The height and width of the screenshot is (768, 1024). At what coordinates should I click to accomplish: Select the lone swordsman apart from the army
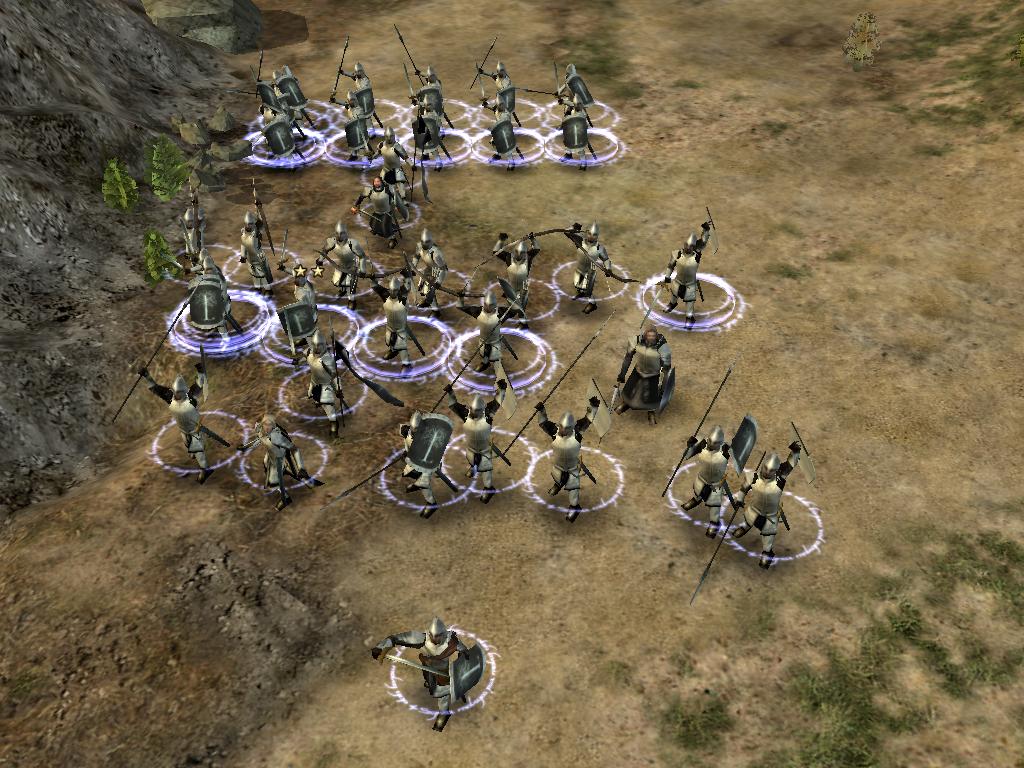[438, 667]
